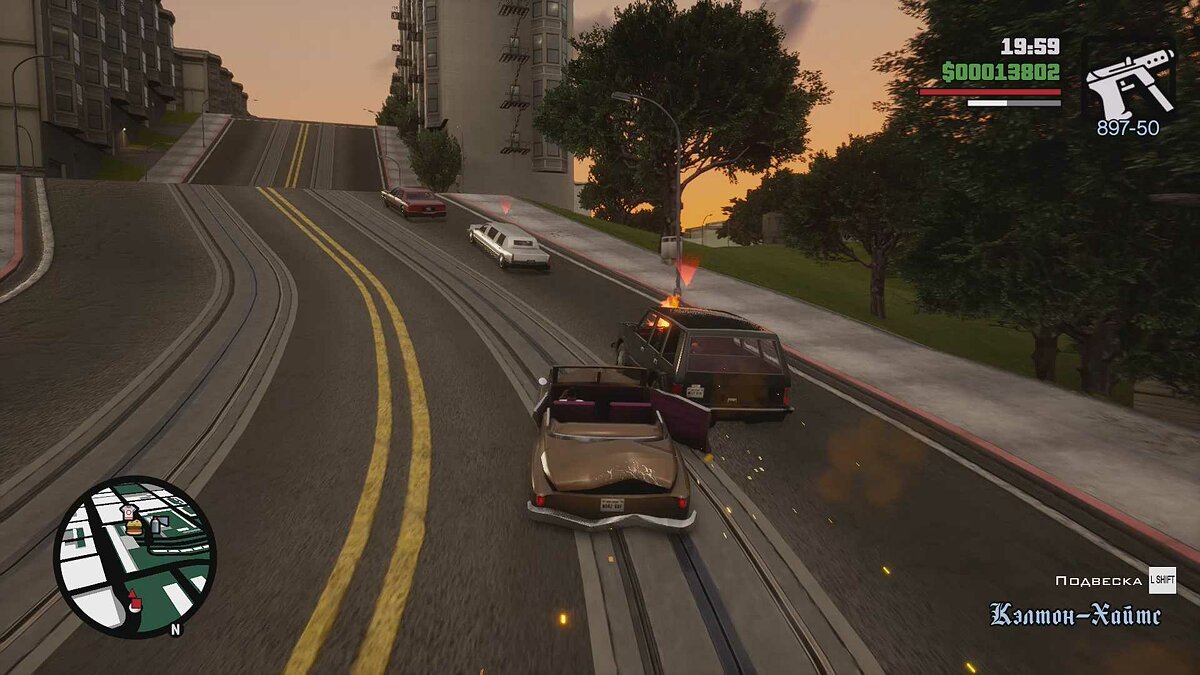Select the spray can marker on the minimap
The height and width of the screenshot is (675, 1200).
pos(156,526)
